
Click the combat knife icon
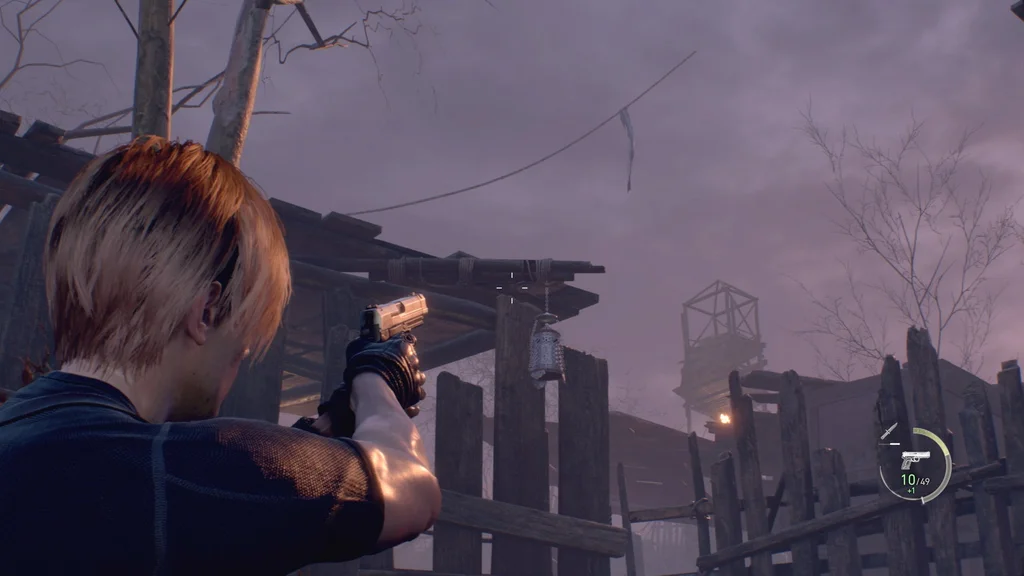tap(889, 431)
